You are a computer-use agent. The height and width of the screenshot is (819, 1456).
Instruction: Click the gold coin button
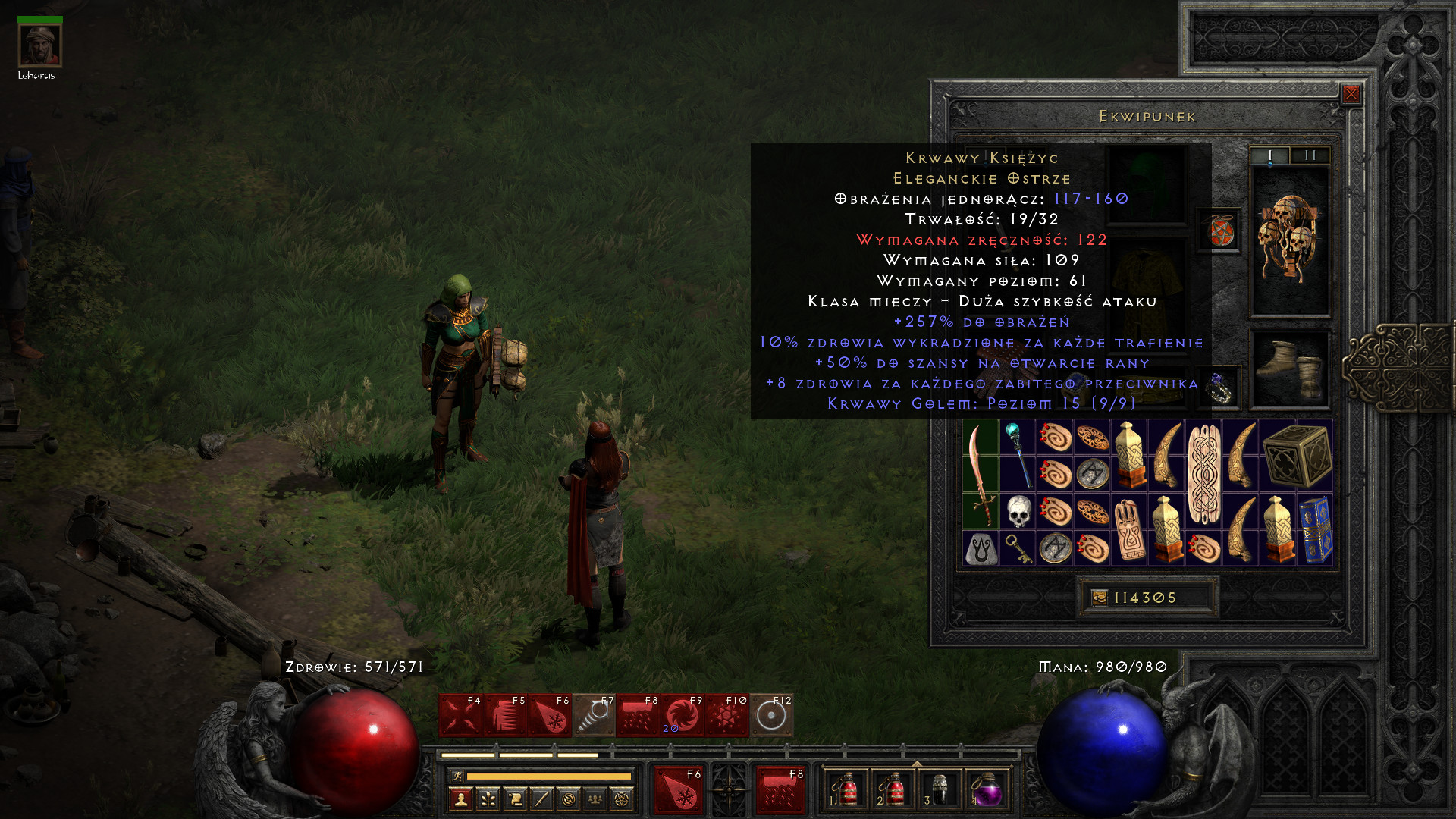point(1100,598)
